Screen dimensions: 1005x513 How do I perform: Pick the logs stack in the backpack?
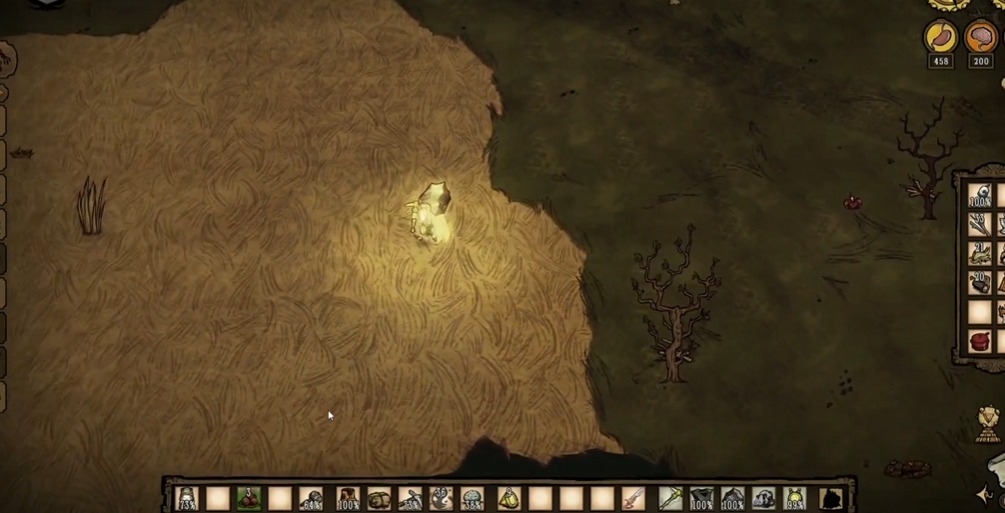click(x=979, y=282)
